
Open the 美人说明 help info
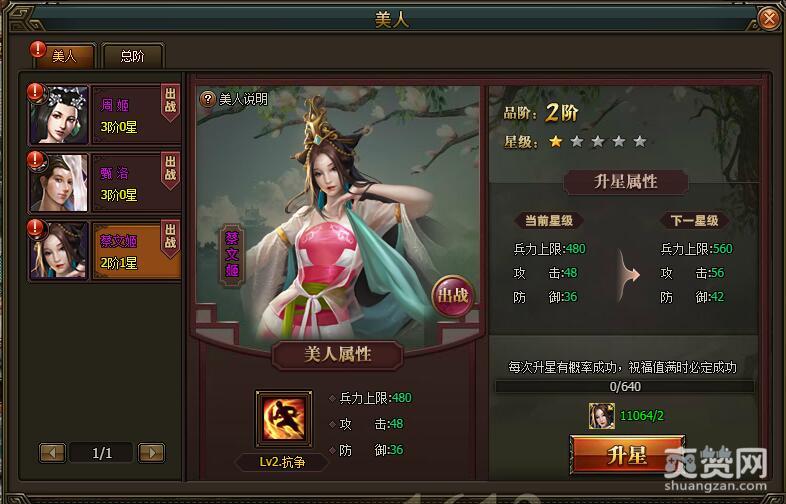pos(235,99)
